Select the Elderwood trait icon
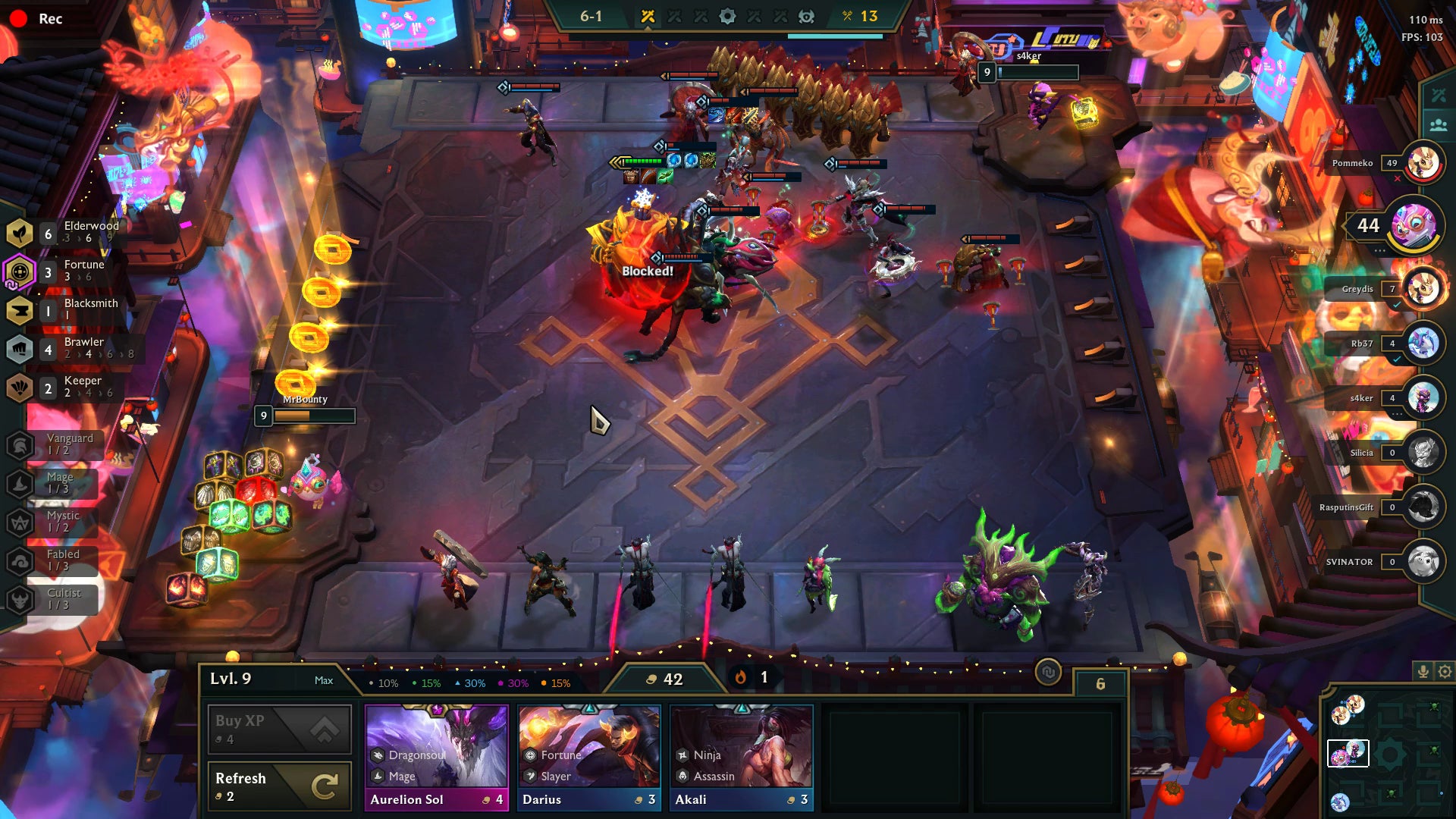Screen dimensions: 1456x819 [x=19, y=232]
